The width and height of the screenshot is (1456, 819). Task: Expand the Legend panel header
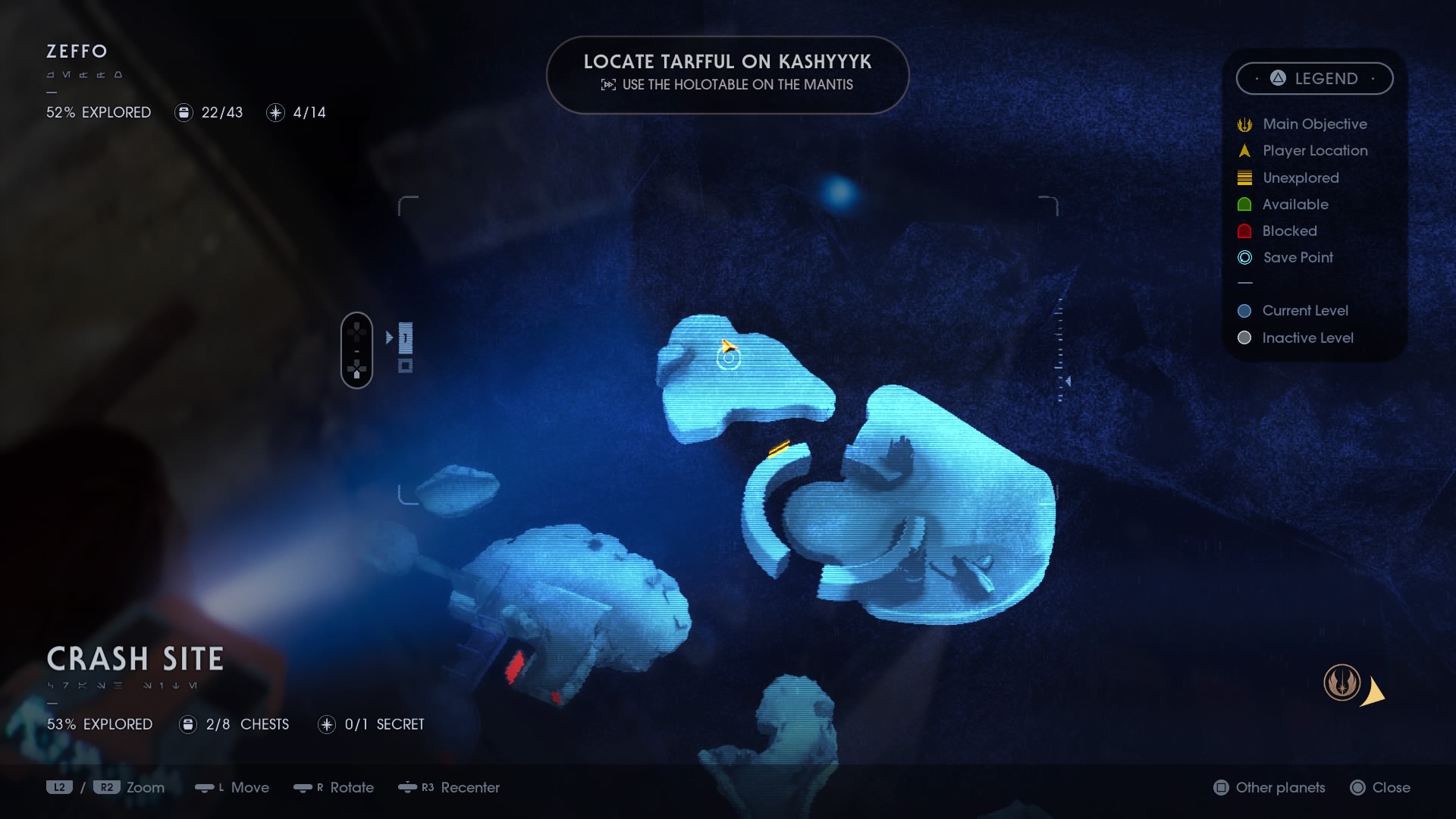pyautogui.click(x=1315, y=78)
